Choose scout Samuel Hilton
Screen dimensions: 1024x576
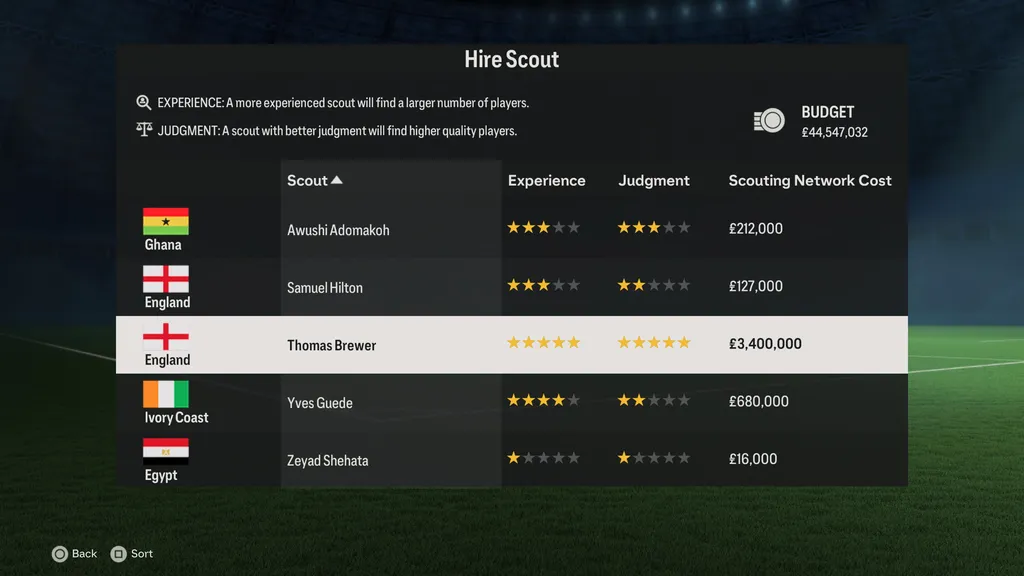[x=325, y=288]
